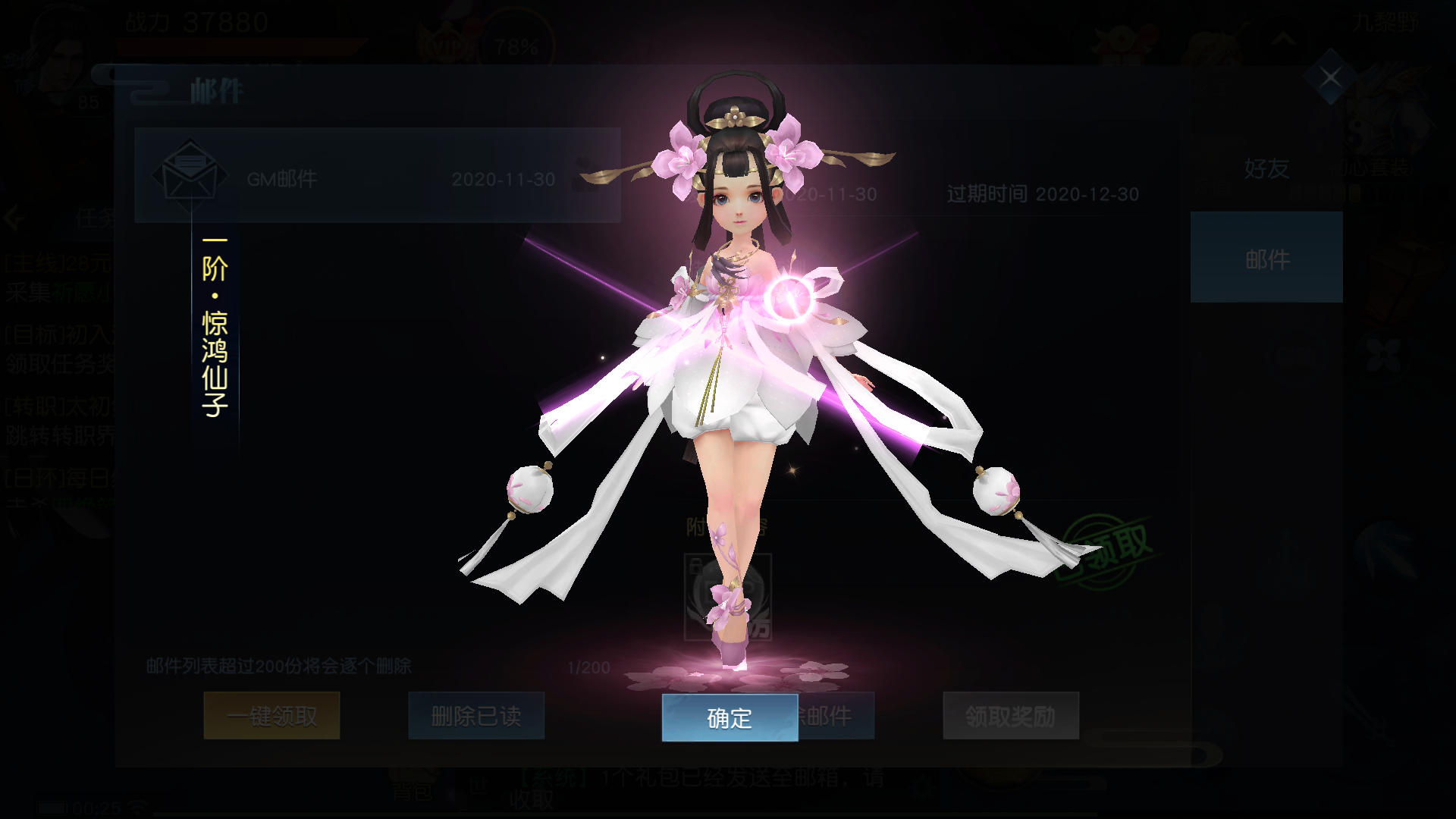The height and width of the screenshot is (819, 1456).
Task: Close the mail window with the X
Action: point(1330,77)
